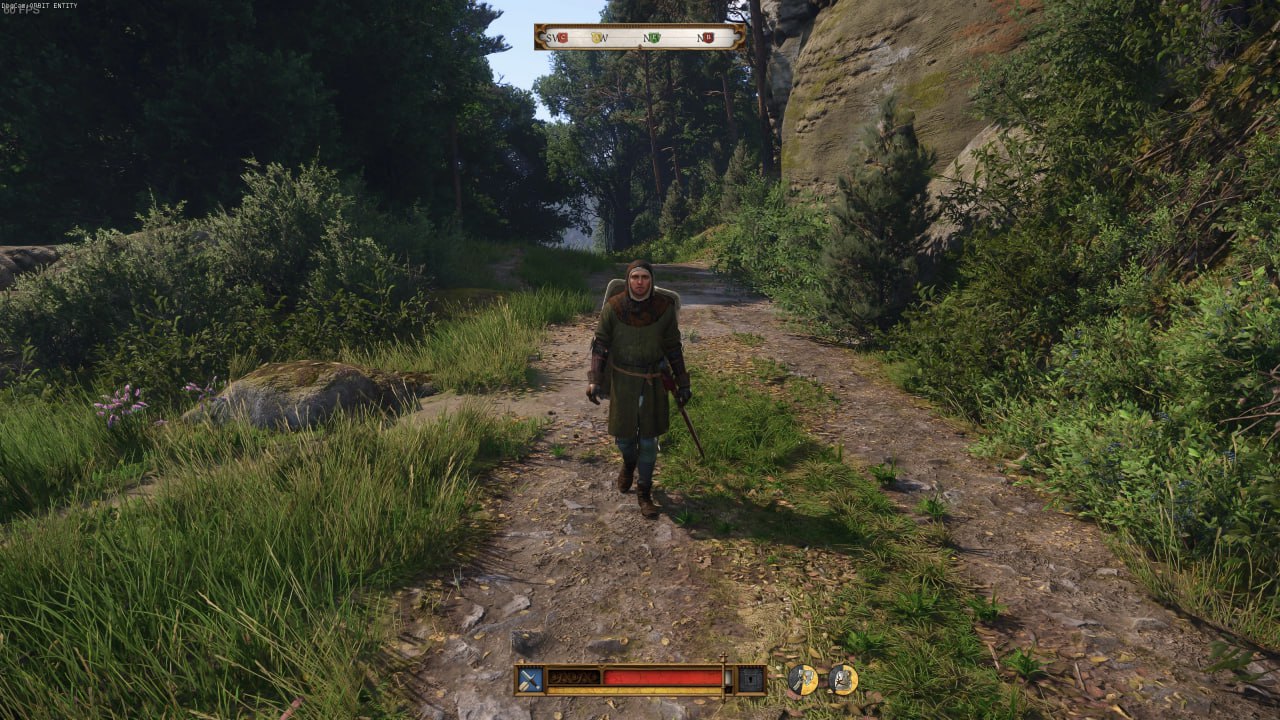Select the yellow A quest marker on compass
This screenshot has height=720, width=1280.
pyautogui.click(x=597, y=38)
